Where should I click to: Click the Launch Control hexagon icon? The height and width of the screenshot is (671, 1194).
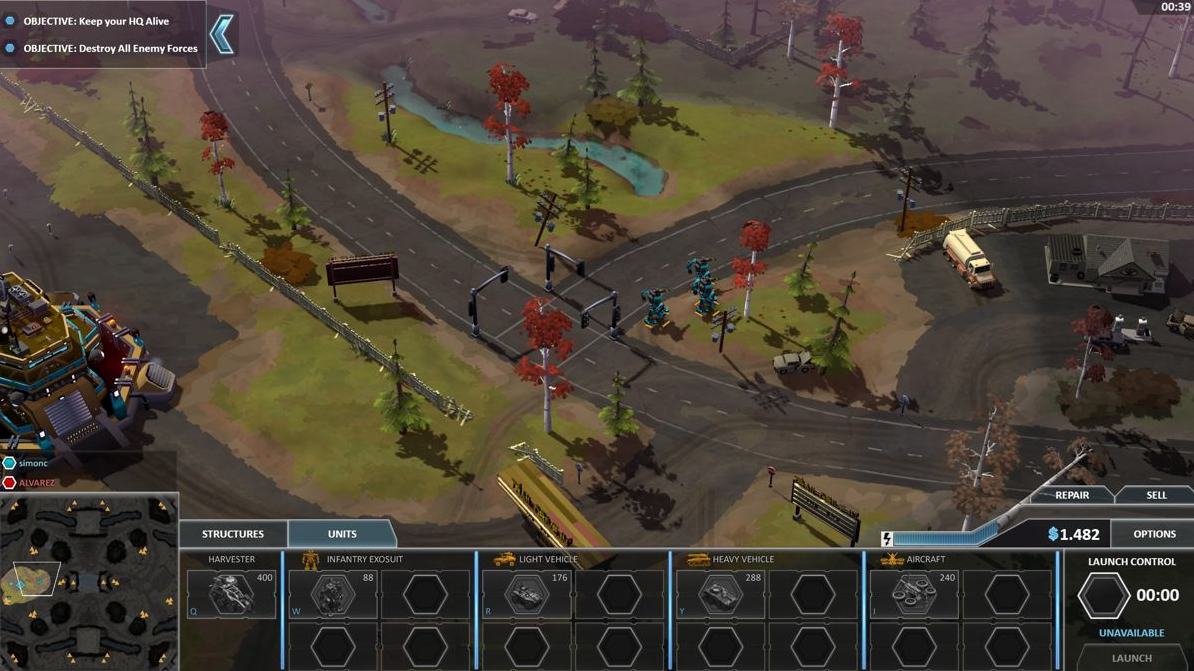coord(1103,596)
